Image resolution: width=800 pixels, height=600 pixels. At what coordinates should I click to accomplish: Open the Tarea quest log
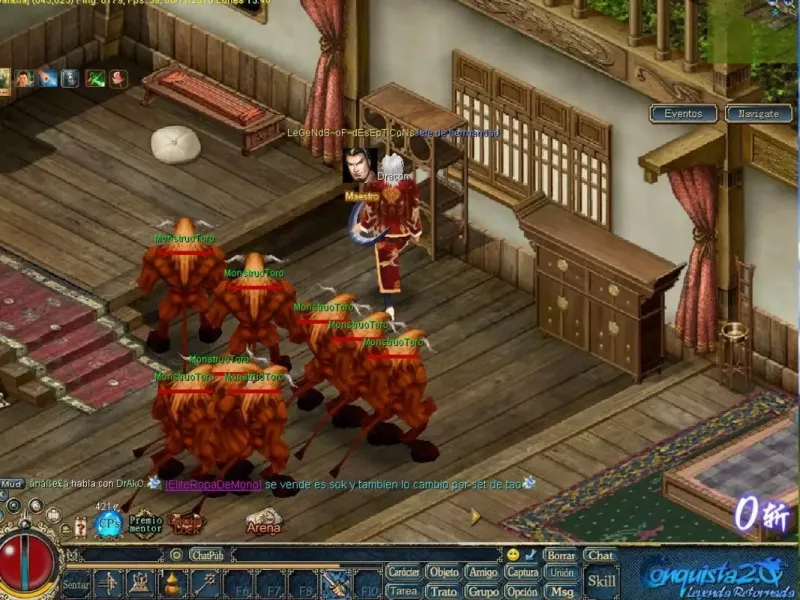(x=404, y=591)
